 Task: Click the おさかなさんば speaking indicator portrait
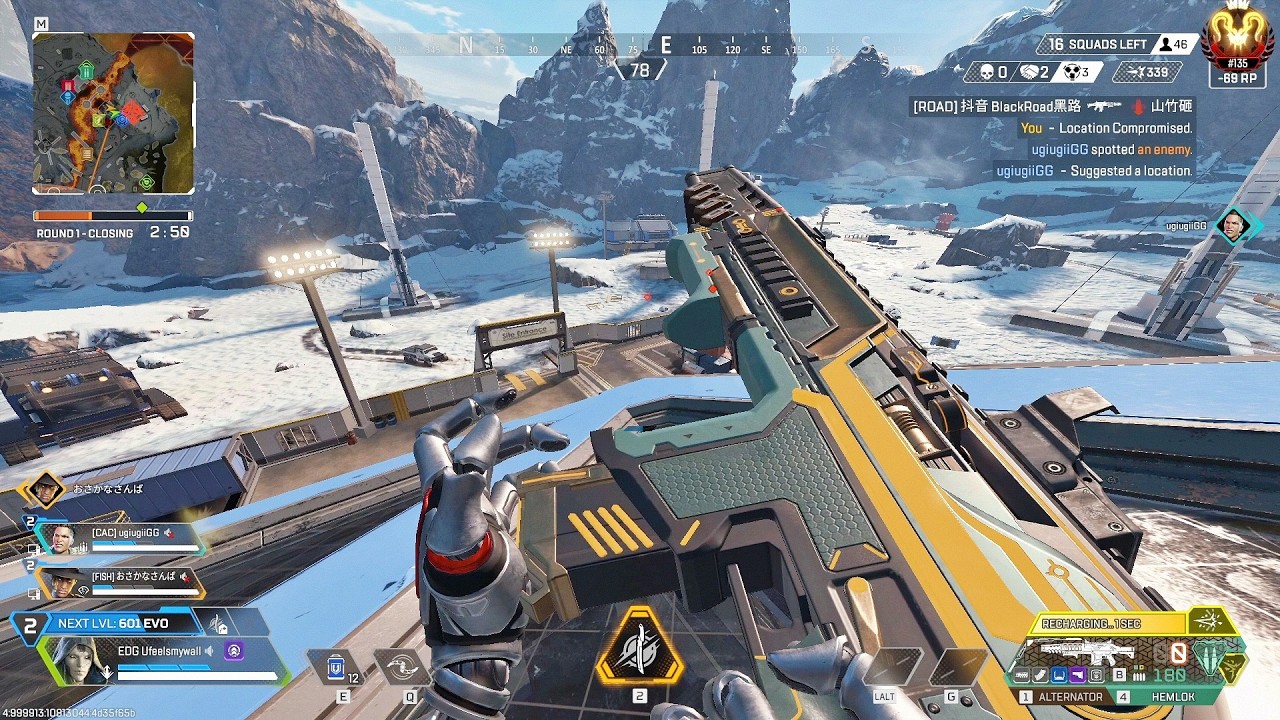click(x=44, y=490)
